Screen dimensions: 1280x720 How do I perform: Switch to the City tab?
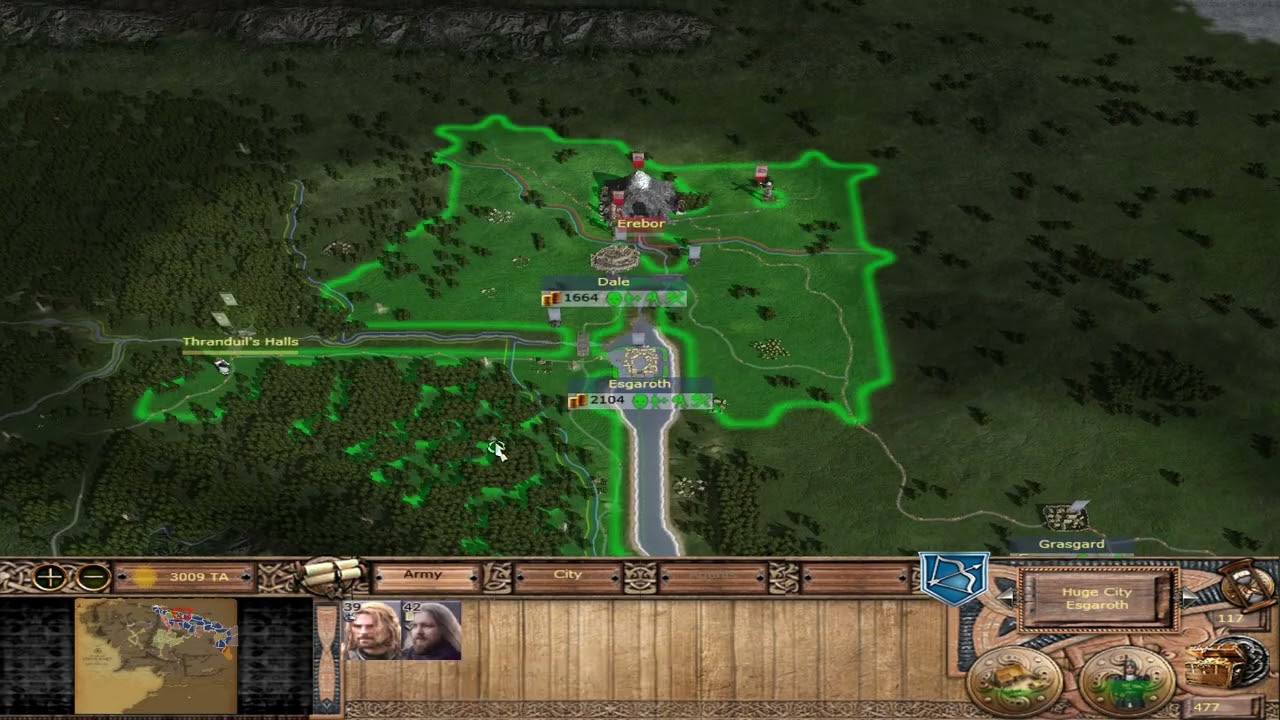[x=568, y=576]
